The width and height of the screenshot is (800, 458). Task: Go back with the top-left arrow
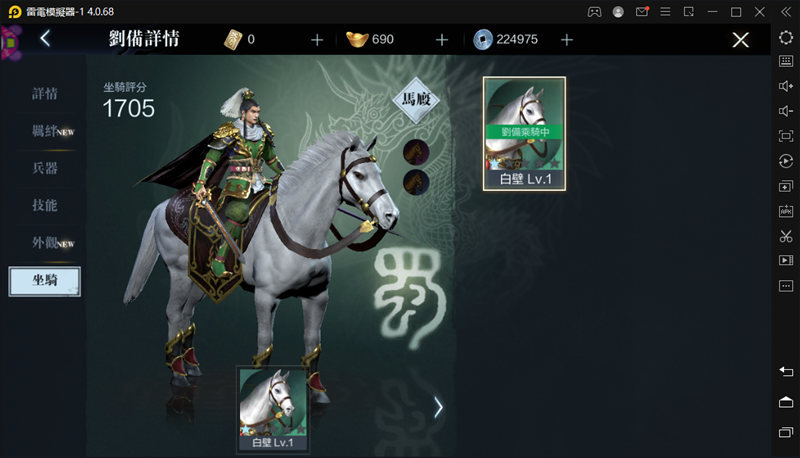coord(45,40)
